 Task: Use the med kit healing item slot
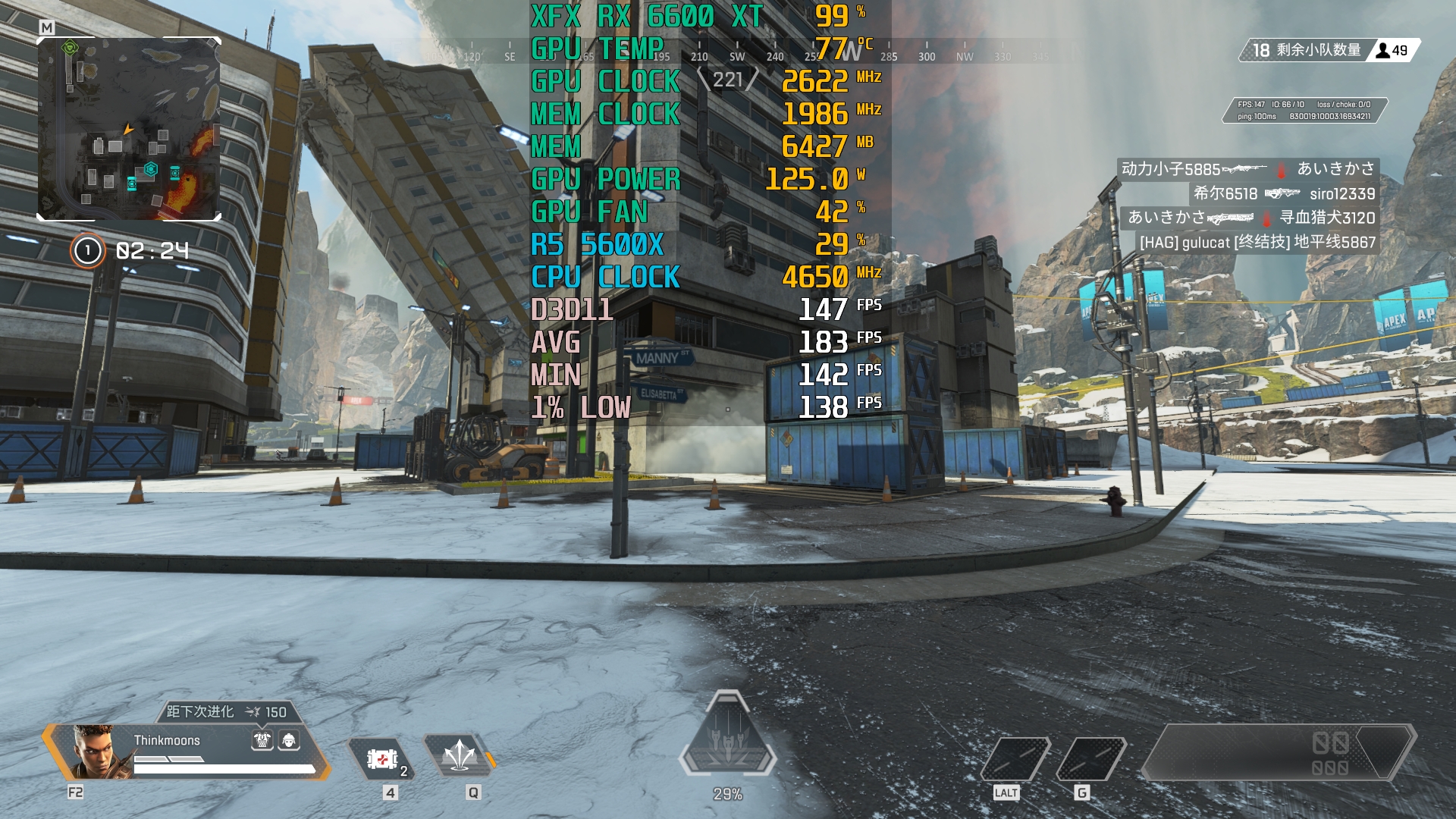click(381, 758)
